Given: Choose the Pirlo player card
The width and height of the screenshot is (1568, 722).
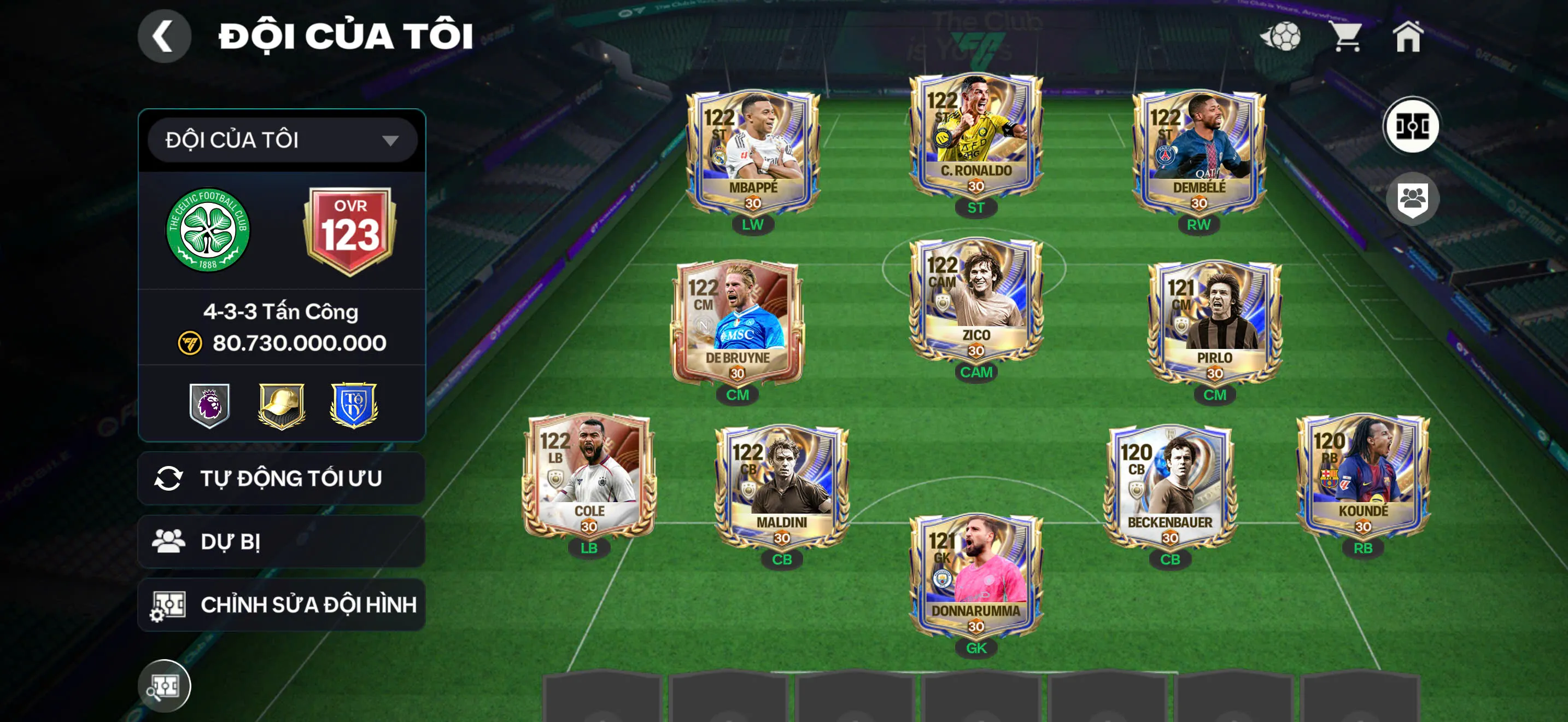Looking at the screenshot, I should click(x=1214, y=323).
